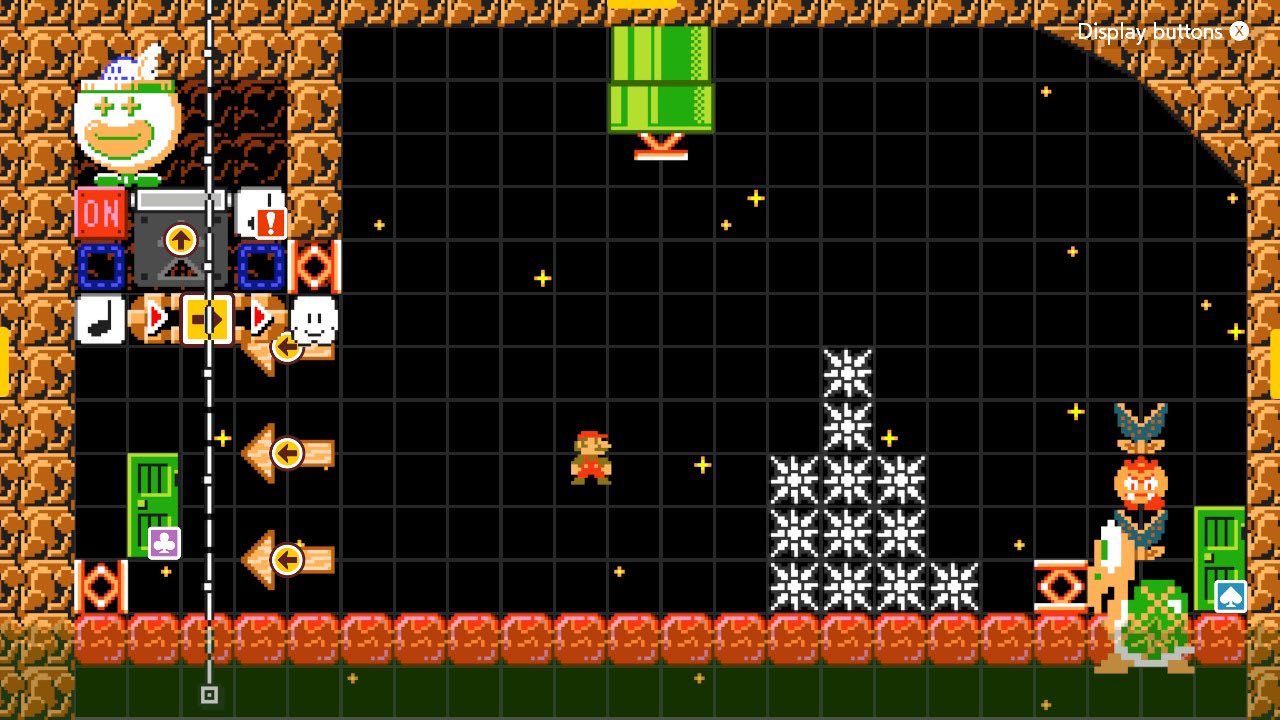Select the yellow arrow panel on the vertical track

tap(206, 318)
